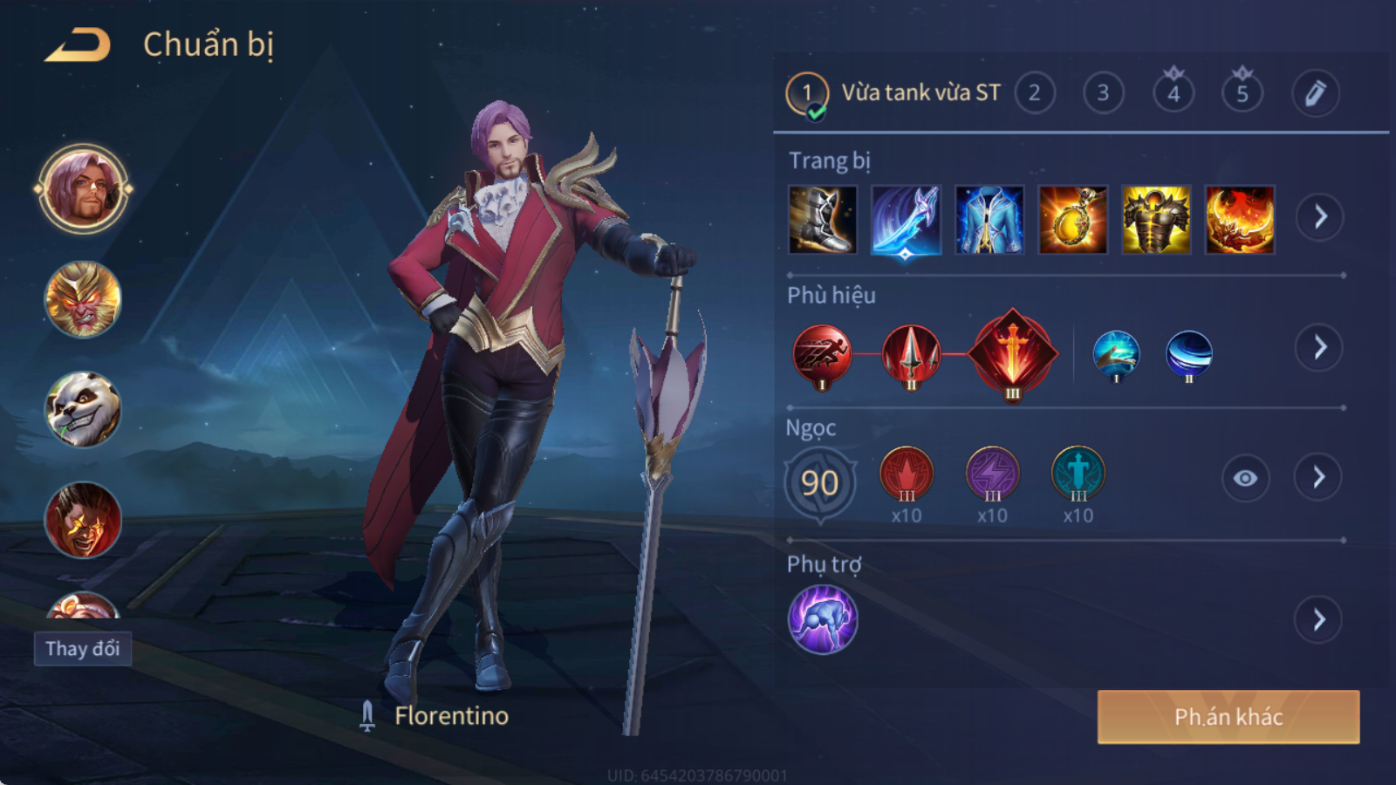The image size is (1396, 785).
Task: Edit preset name with pencil icon
Action: click(x=1315, y=94)
